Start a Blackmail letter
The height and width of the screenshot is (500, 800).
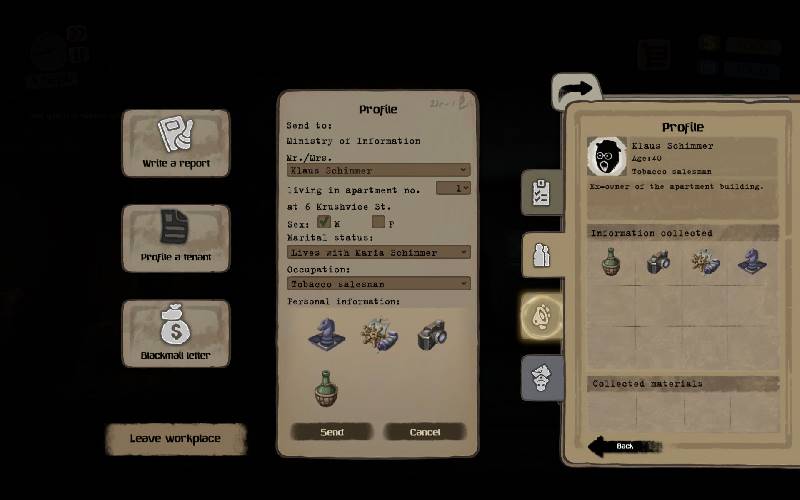click(176, 333)
